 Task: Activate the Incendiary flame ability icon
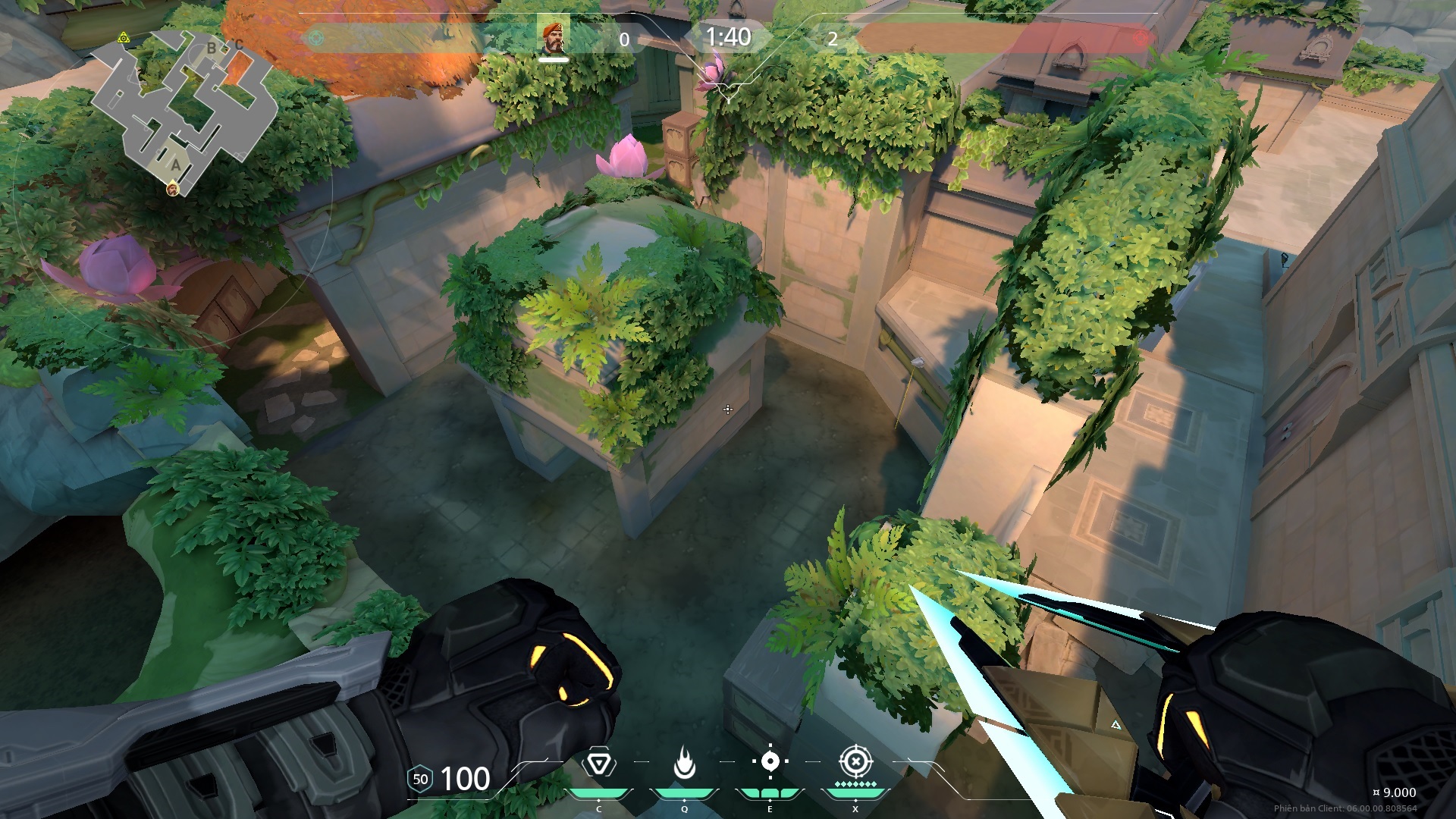coord(684,764)
